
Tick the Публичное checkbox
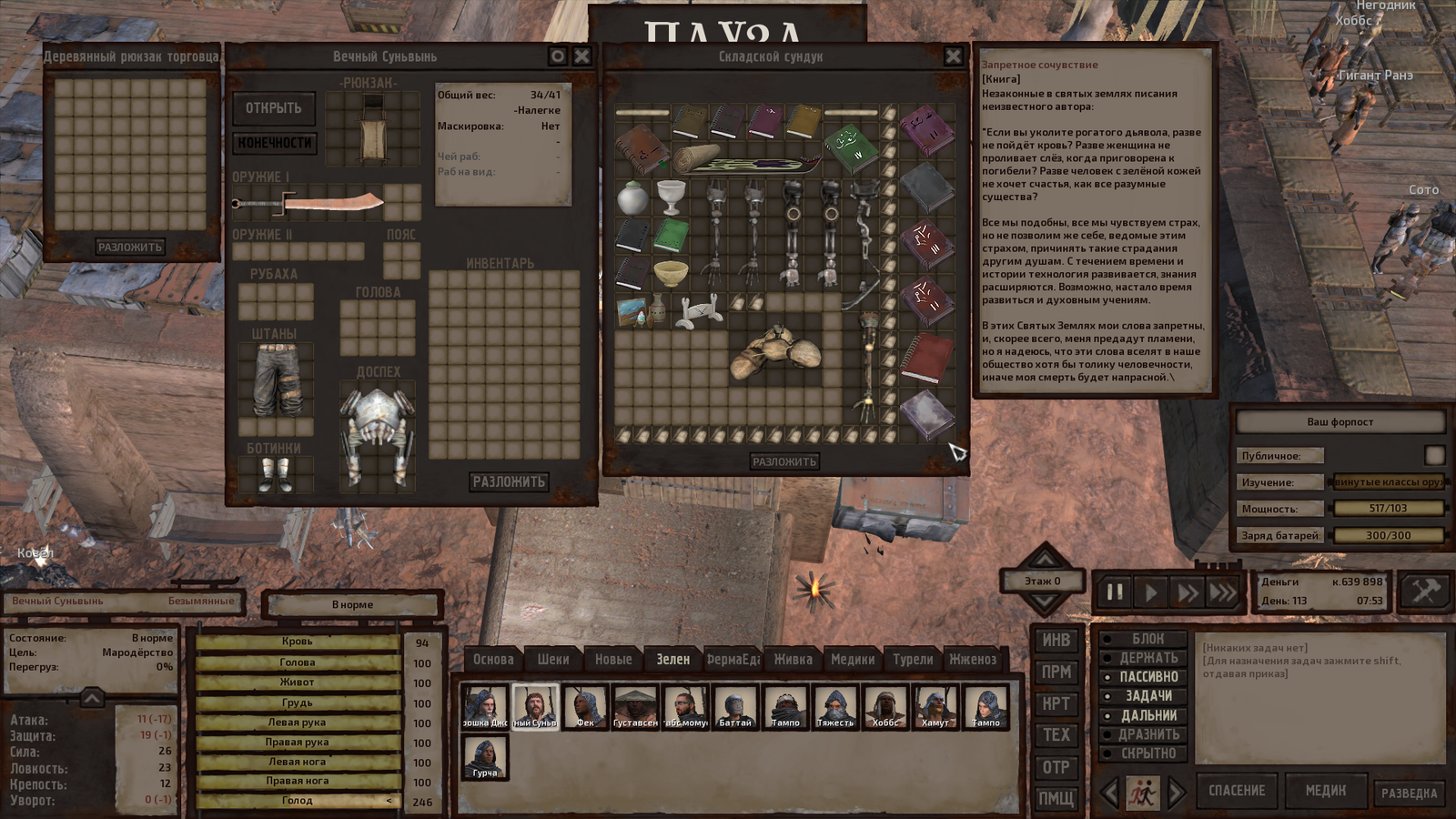(1434, 455)
